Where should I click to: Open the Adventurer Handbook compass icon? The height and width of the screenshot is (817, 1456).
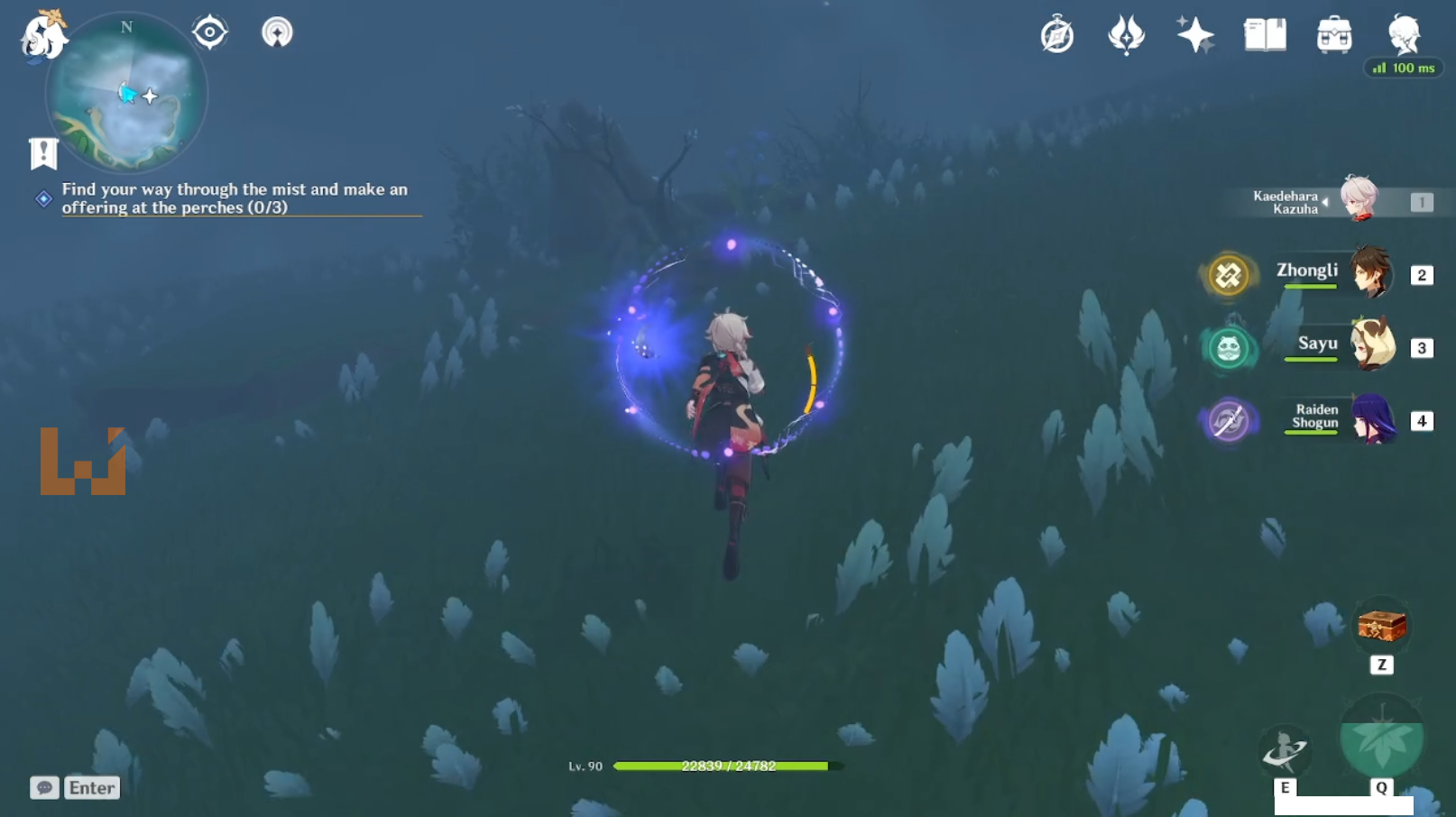pos(1057,35)
